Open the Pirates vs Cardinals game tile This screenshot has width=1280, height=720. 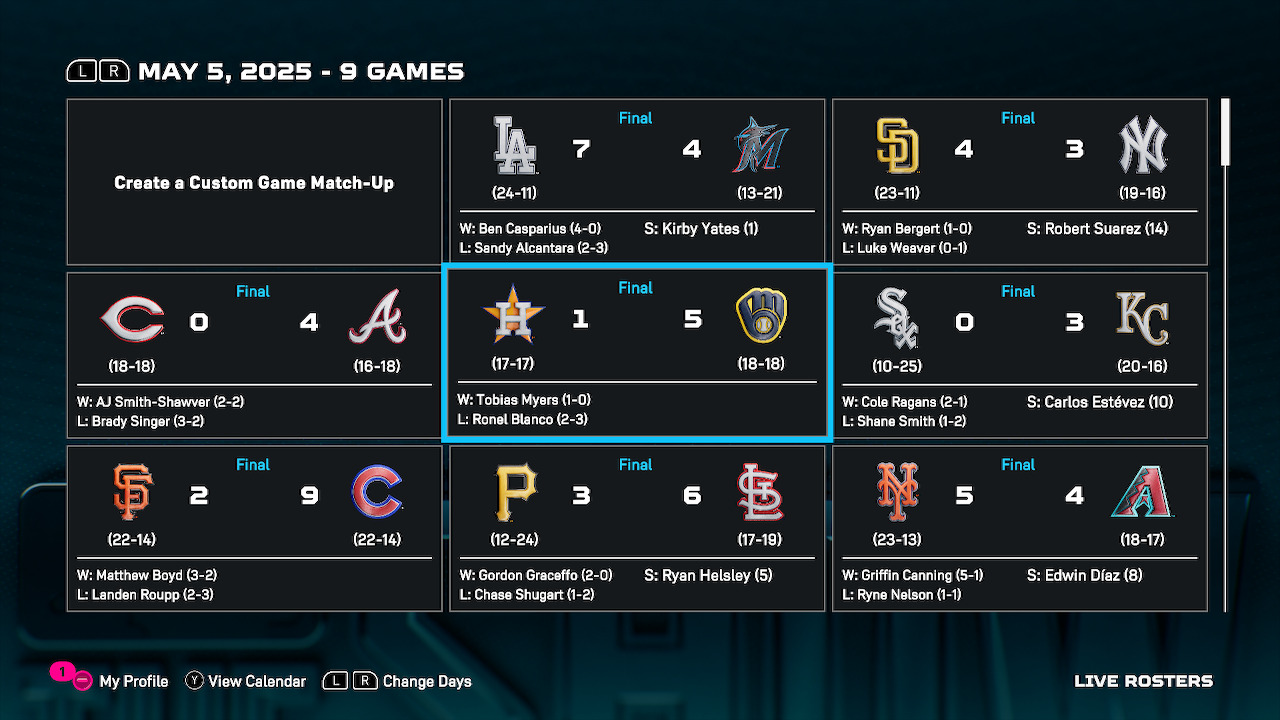click(x=637, y=528)
